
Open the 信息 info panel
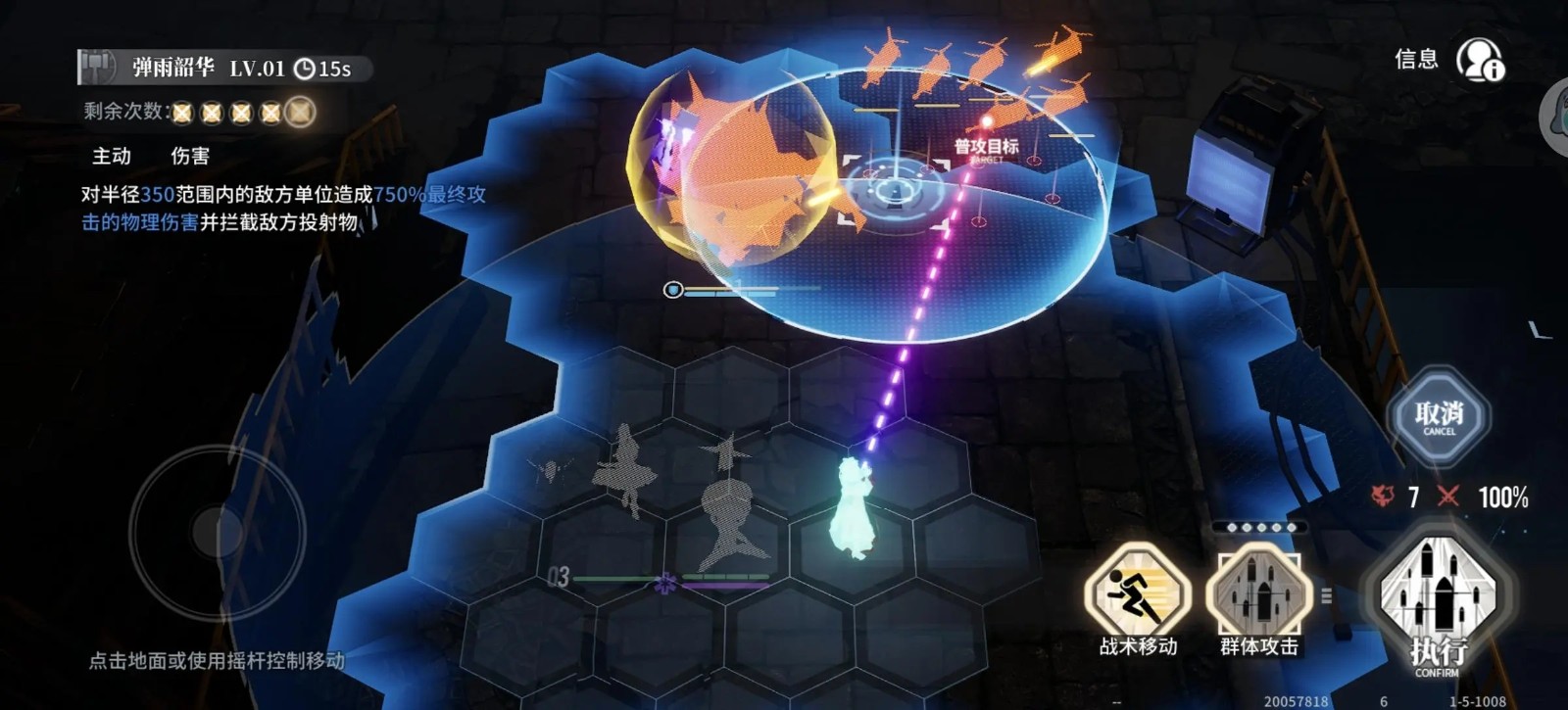tap(1478, 60)
